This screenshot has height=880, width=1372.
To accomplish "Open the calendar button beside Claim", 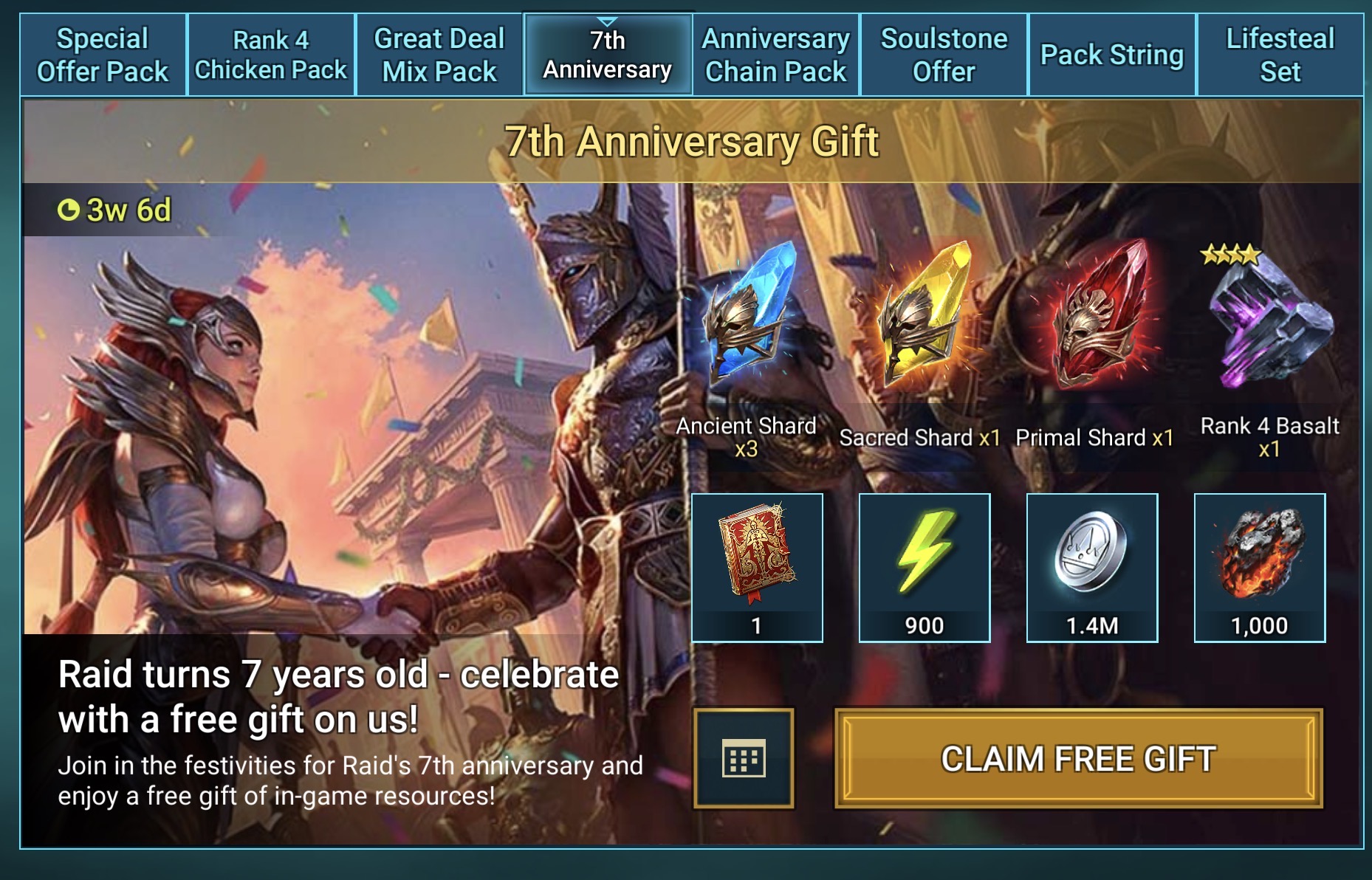I will point(744,758).
